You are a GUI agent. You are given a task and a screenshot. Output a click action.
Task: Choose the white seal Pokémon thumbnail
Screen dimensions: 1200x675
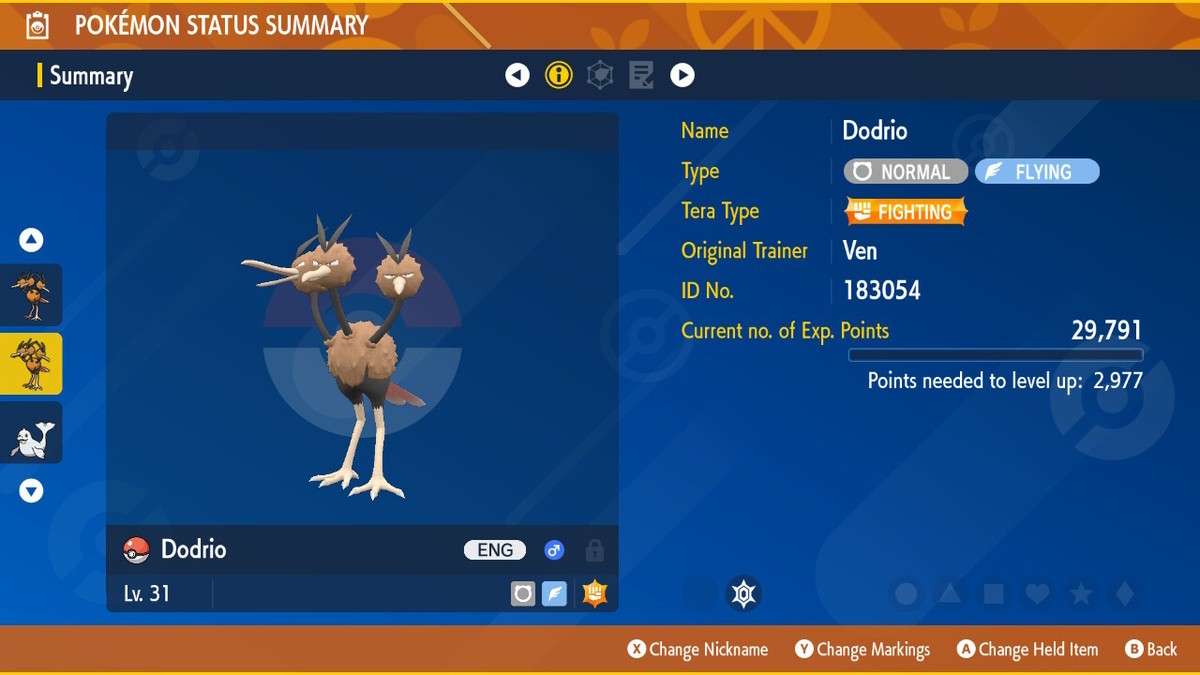[31, 433]
